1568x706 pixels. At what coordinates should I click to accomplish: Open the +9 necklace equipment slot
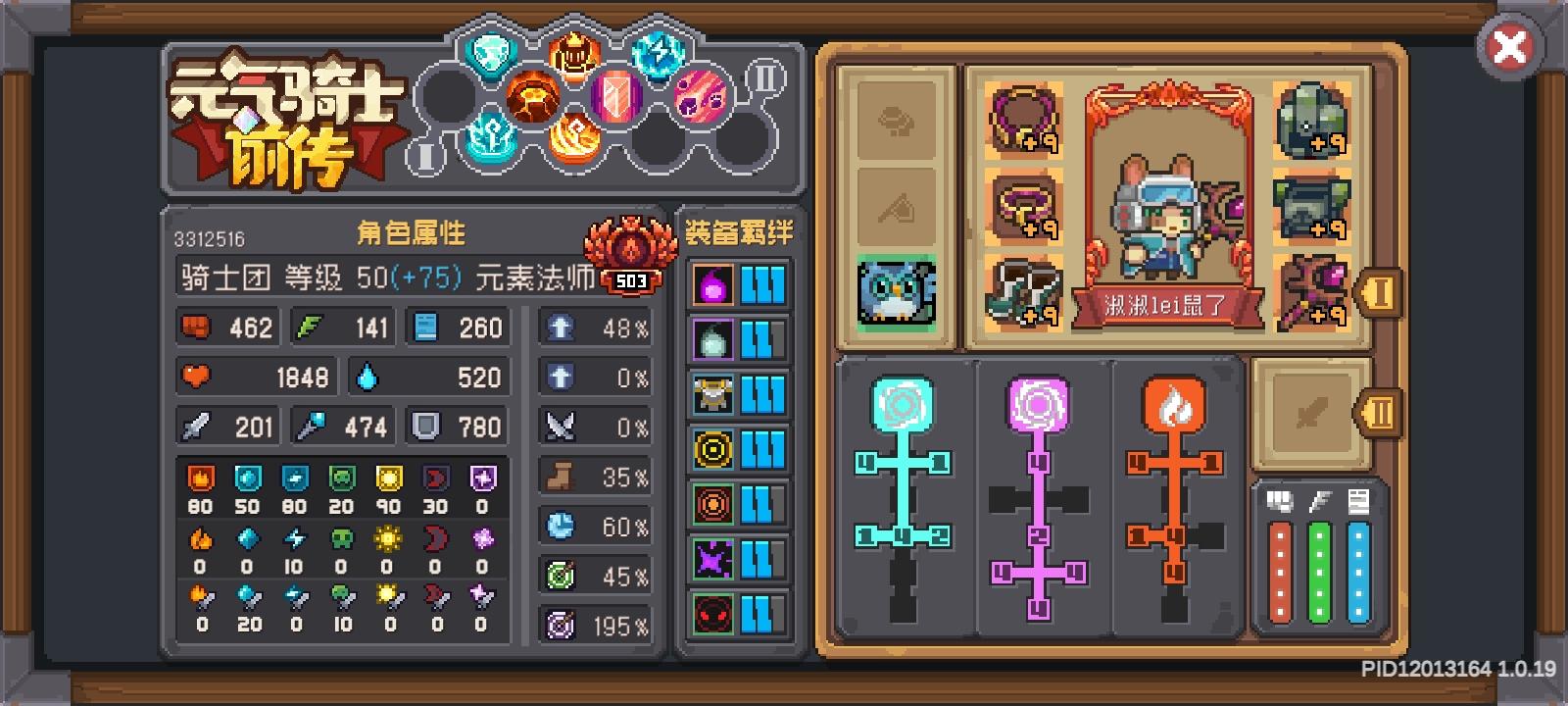(1023, 118)
